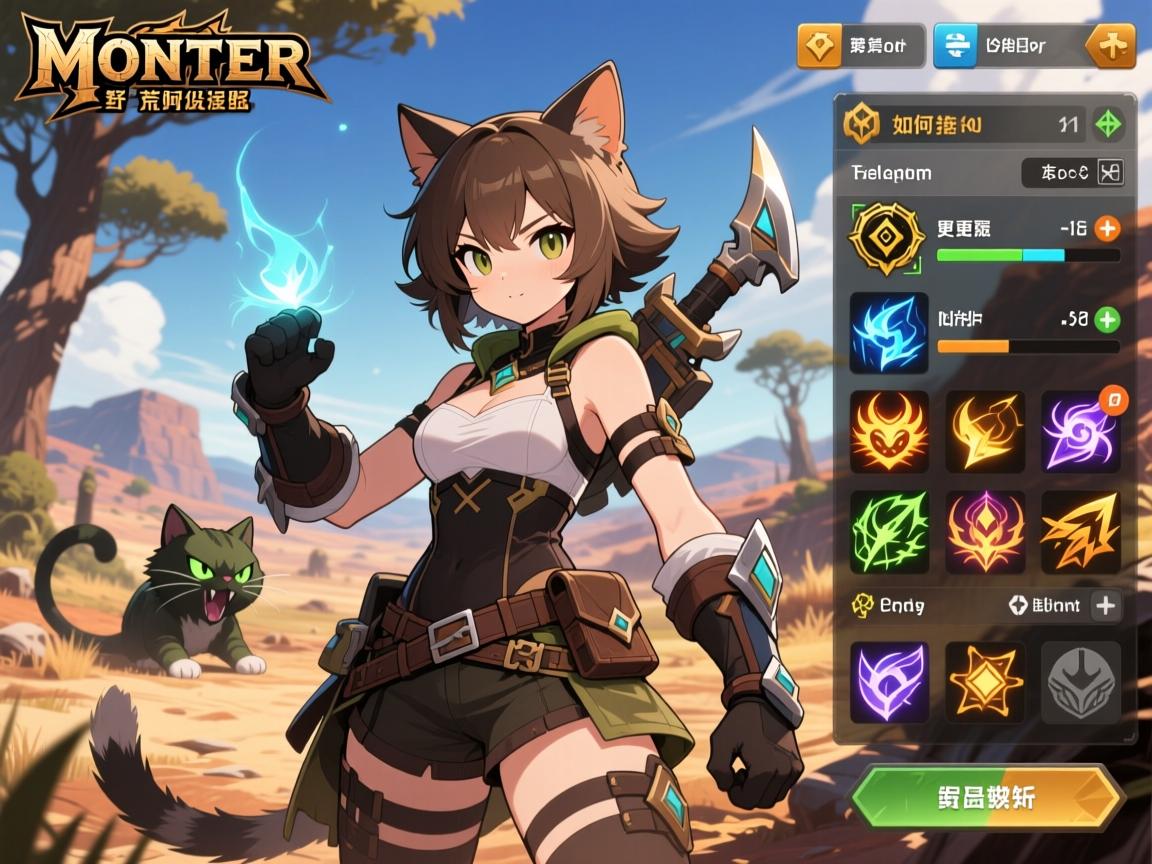Screen dimensions: 1152x864
Task: Choose the golden wing blade skill
Action: tap(985, 432)
